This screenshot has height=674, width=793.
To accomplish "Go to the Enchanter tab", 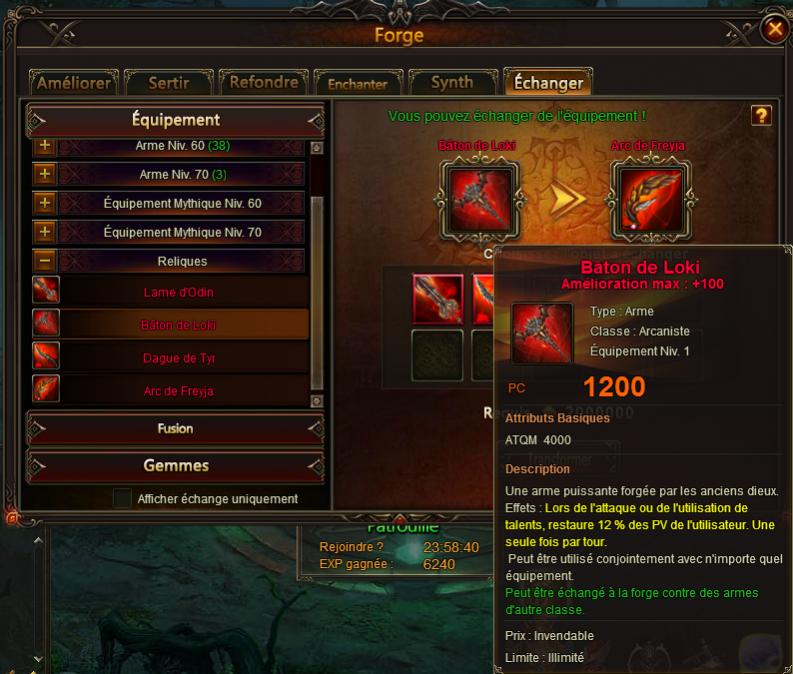I will 357,84.
